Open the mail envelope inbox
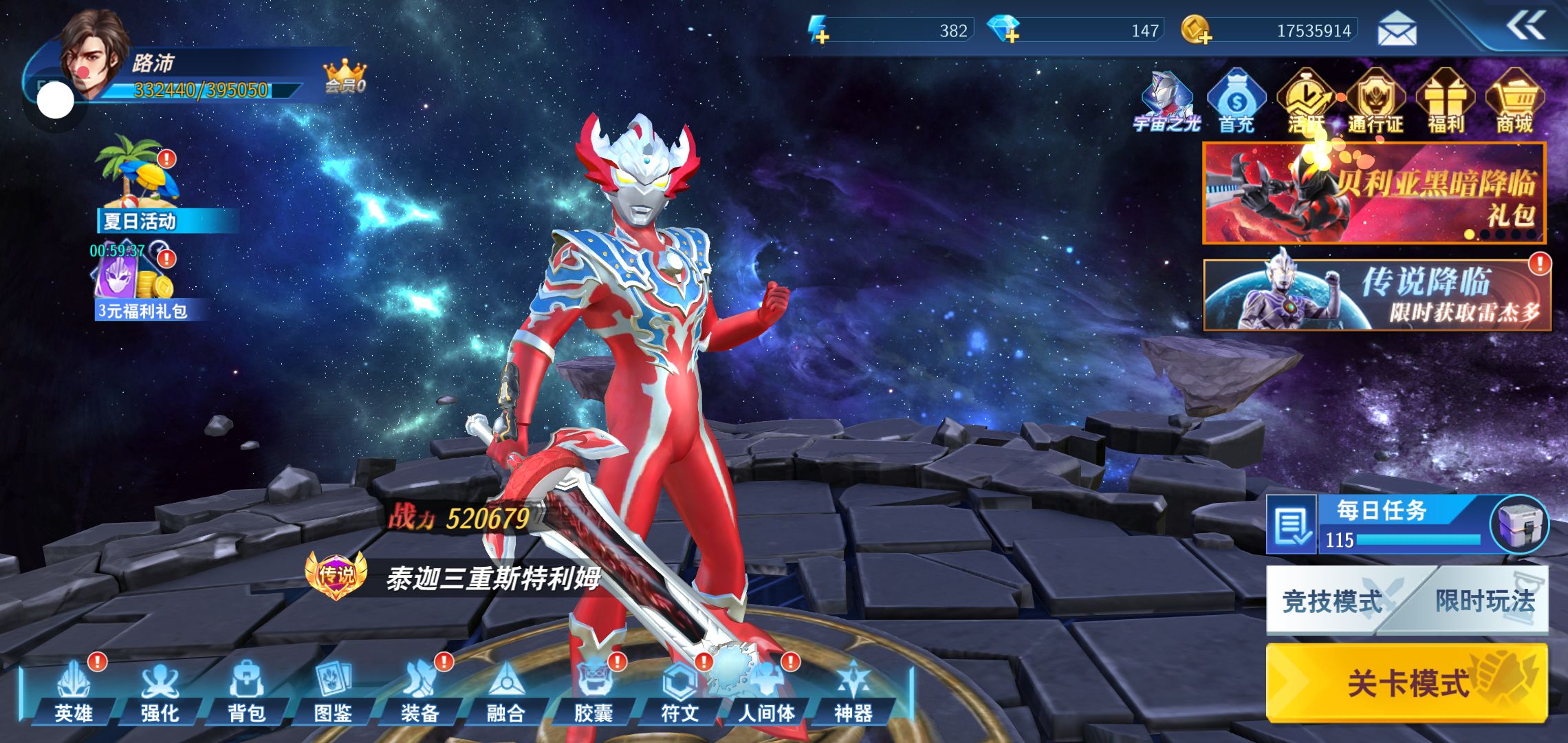 point(1397,30)
